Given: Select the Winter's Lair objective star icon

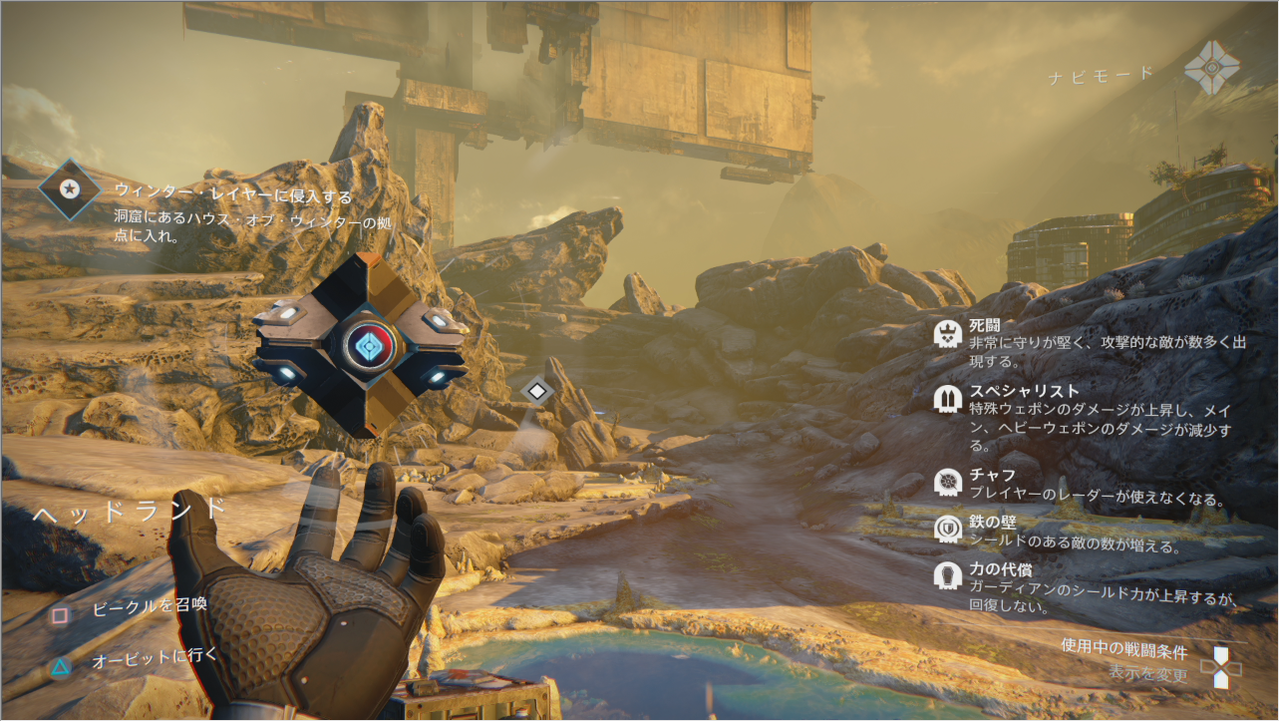Looking at the screenshot, I should coord(69,189).
